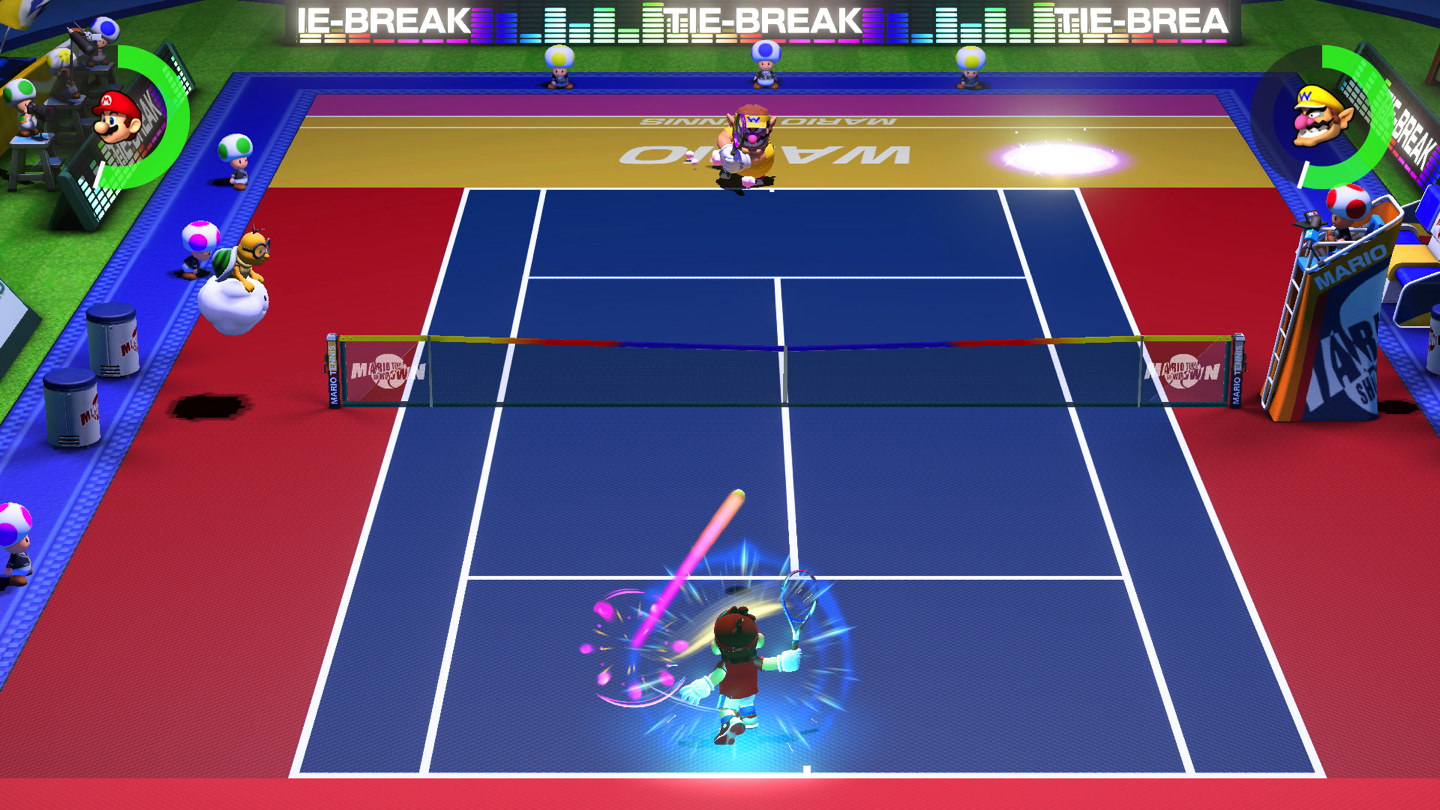Select Mario's character portrait icon
Screen dimensions: 1440x810
point(110,120)
